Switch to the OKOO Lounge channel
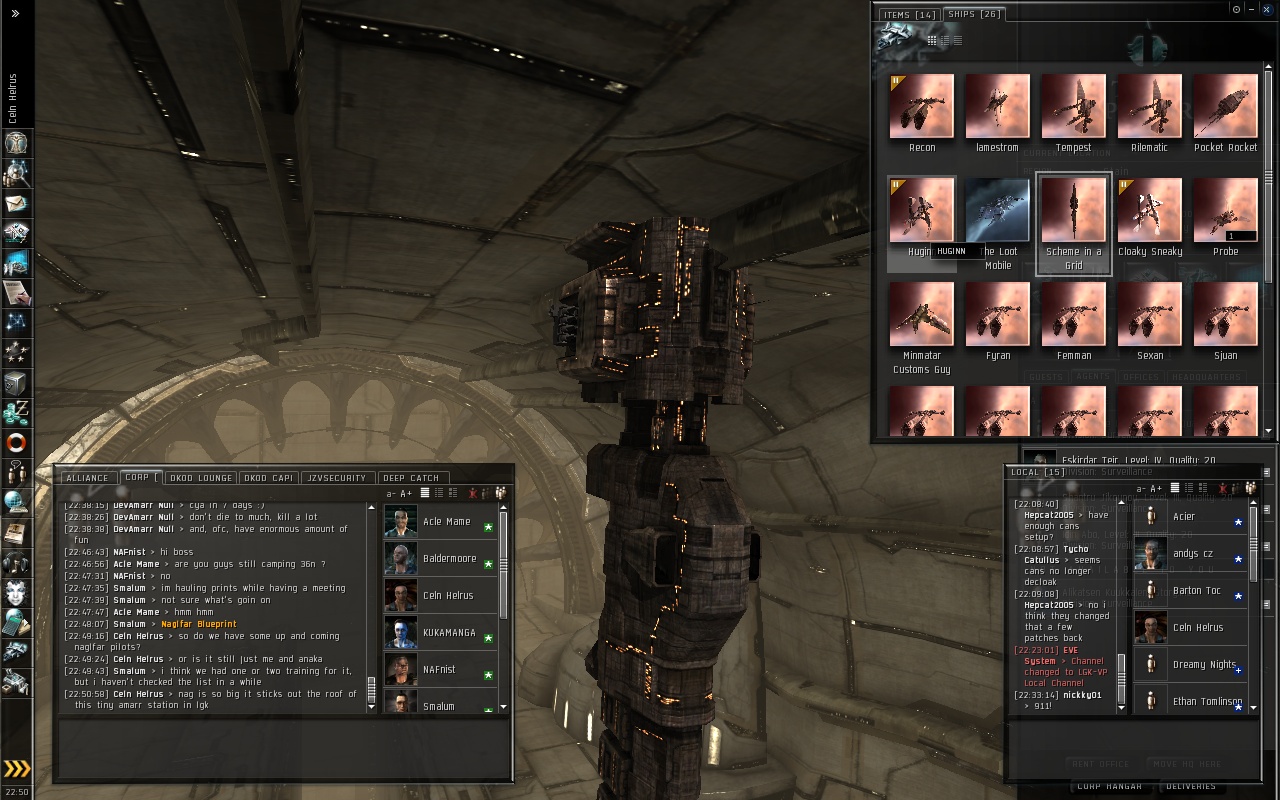The image size is (1280, 800). pos(201,478)
